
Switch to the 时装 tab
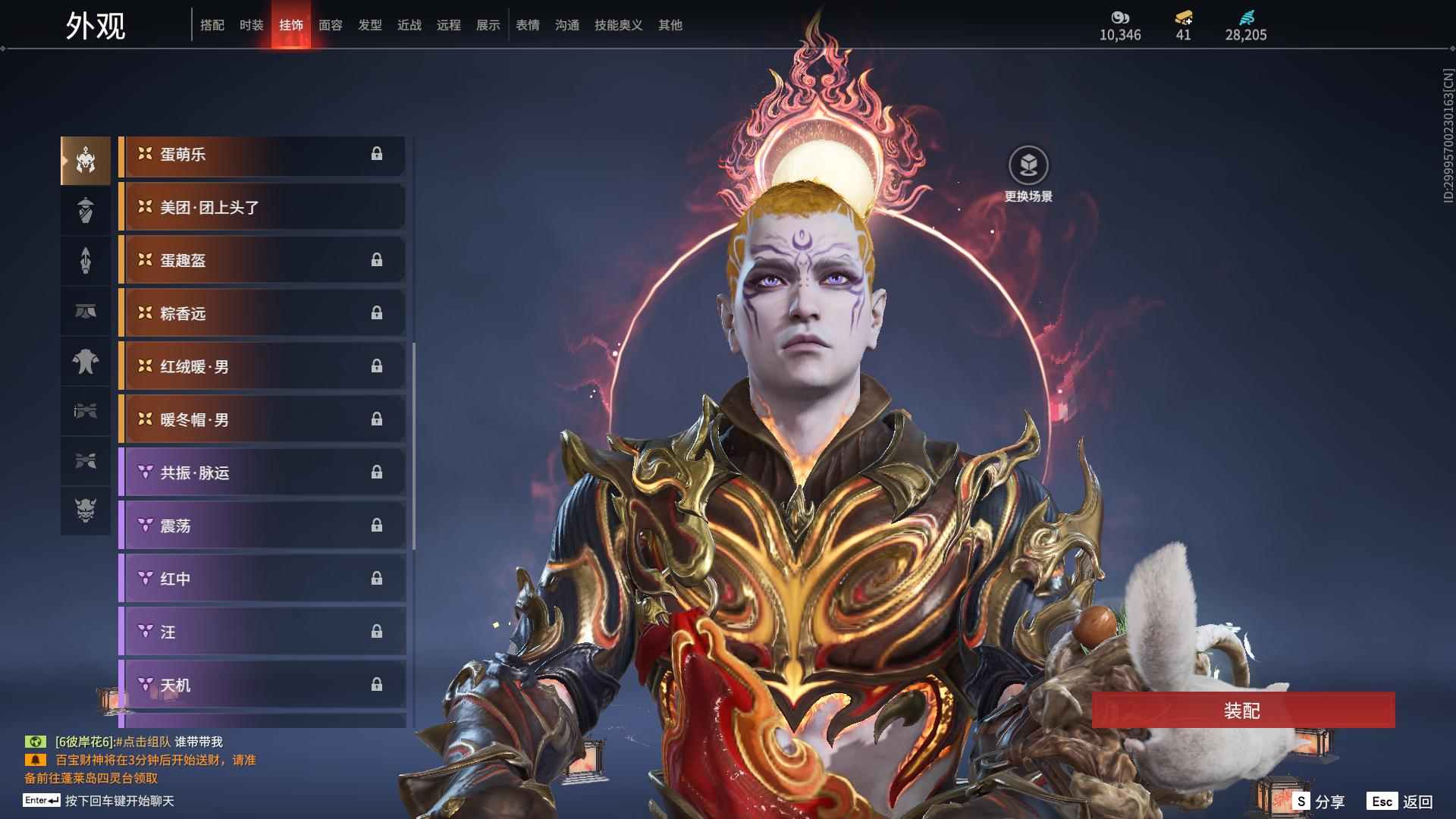[251, 25]
